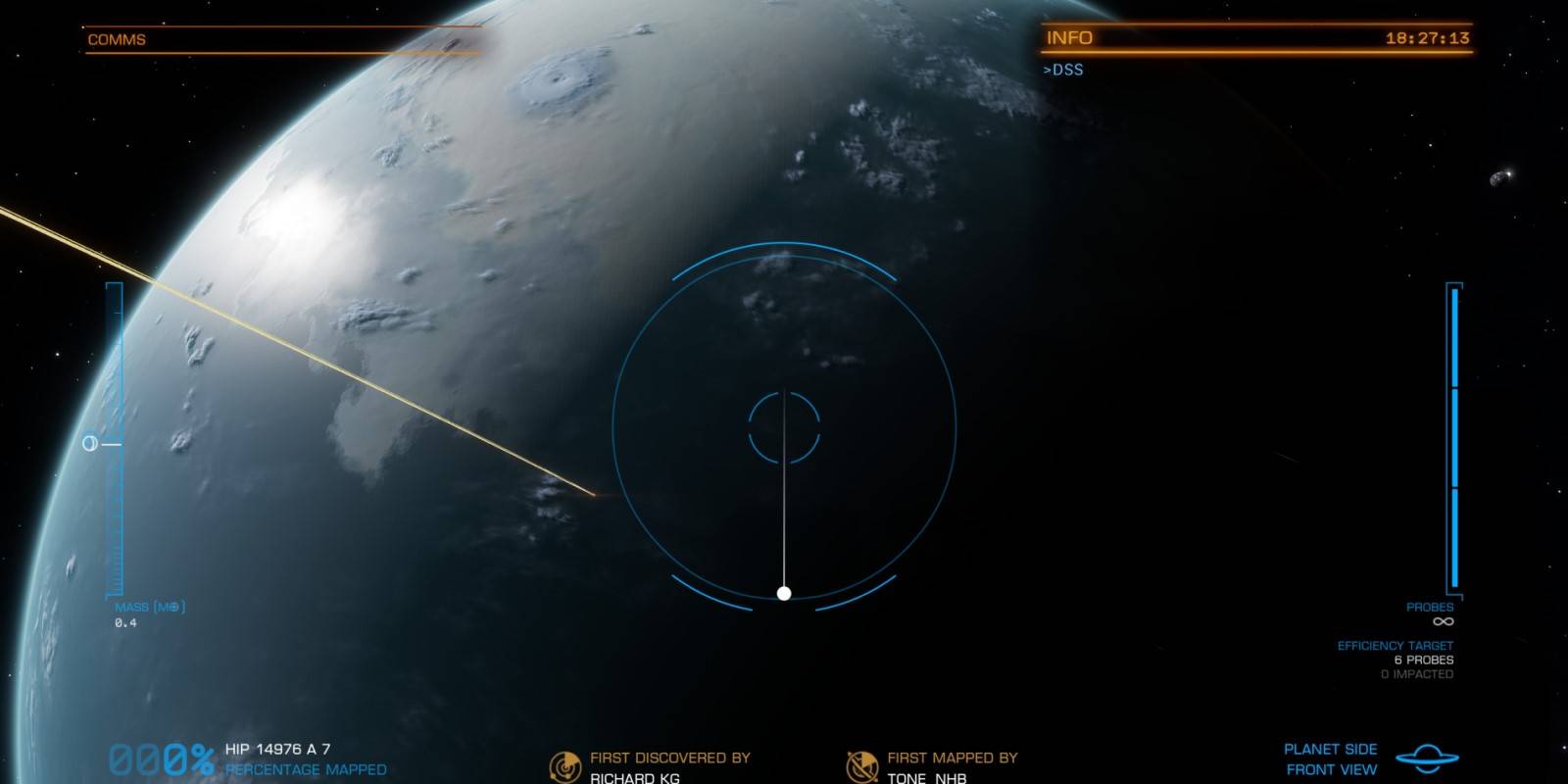Click the MASS gauge scale bar

pyautogui.click(x=113, y=441)
